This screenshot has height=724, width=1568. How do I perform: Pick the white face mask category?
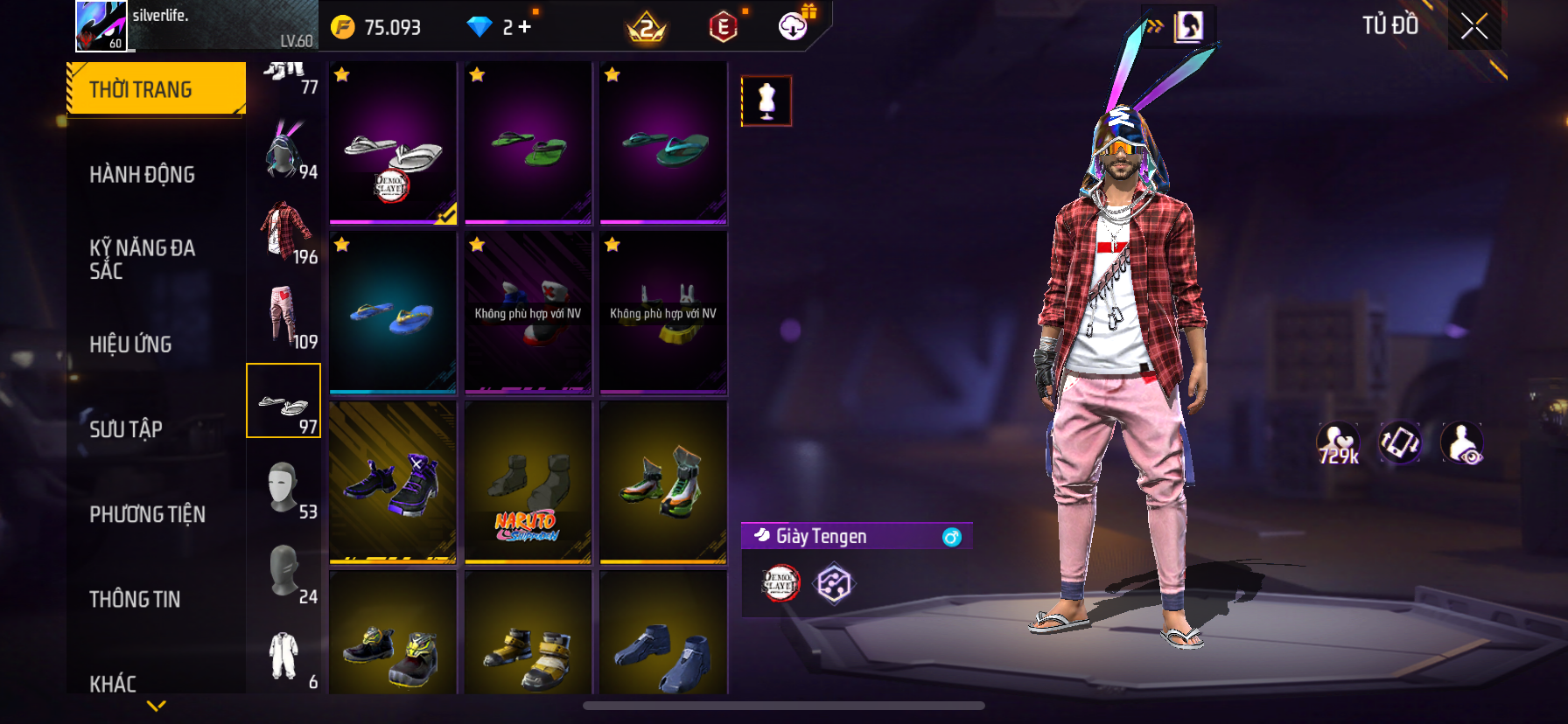[x=285, y=487]
